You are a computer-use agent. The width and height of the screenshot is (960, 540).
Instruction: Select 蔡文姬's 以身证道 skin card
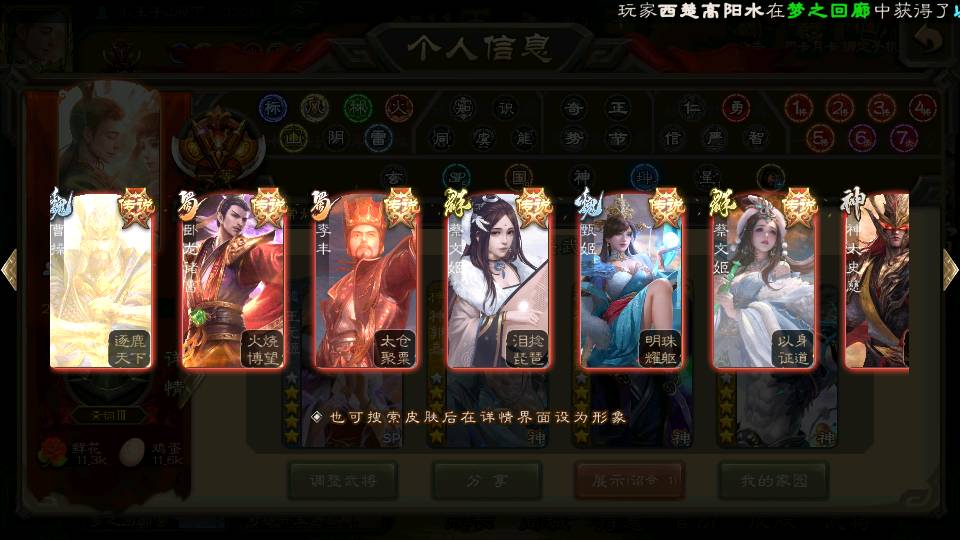[764, 282]
